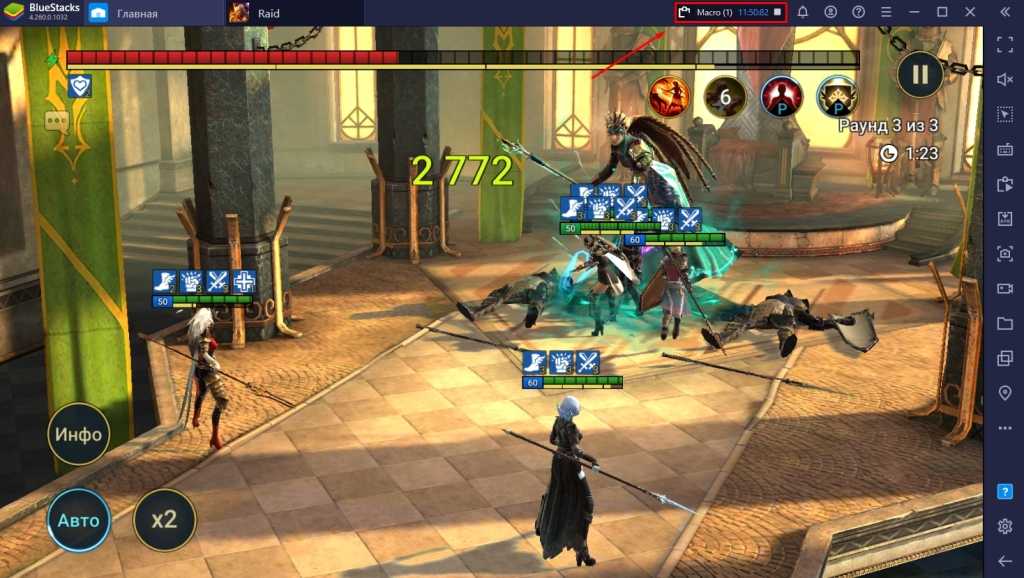Stop the Macro recording in the title bar
This screenshot has height=578, width=1024.
(x=778, y=12)
